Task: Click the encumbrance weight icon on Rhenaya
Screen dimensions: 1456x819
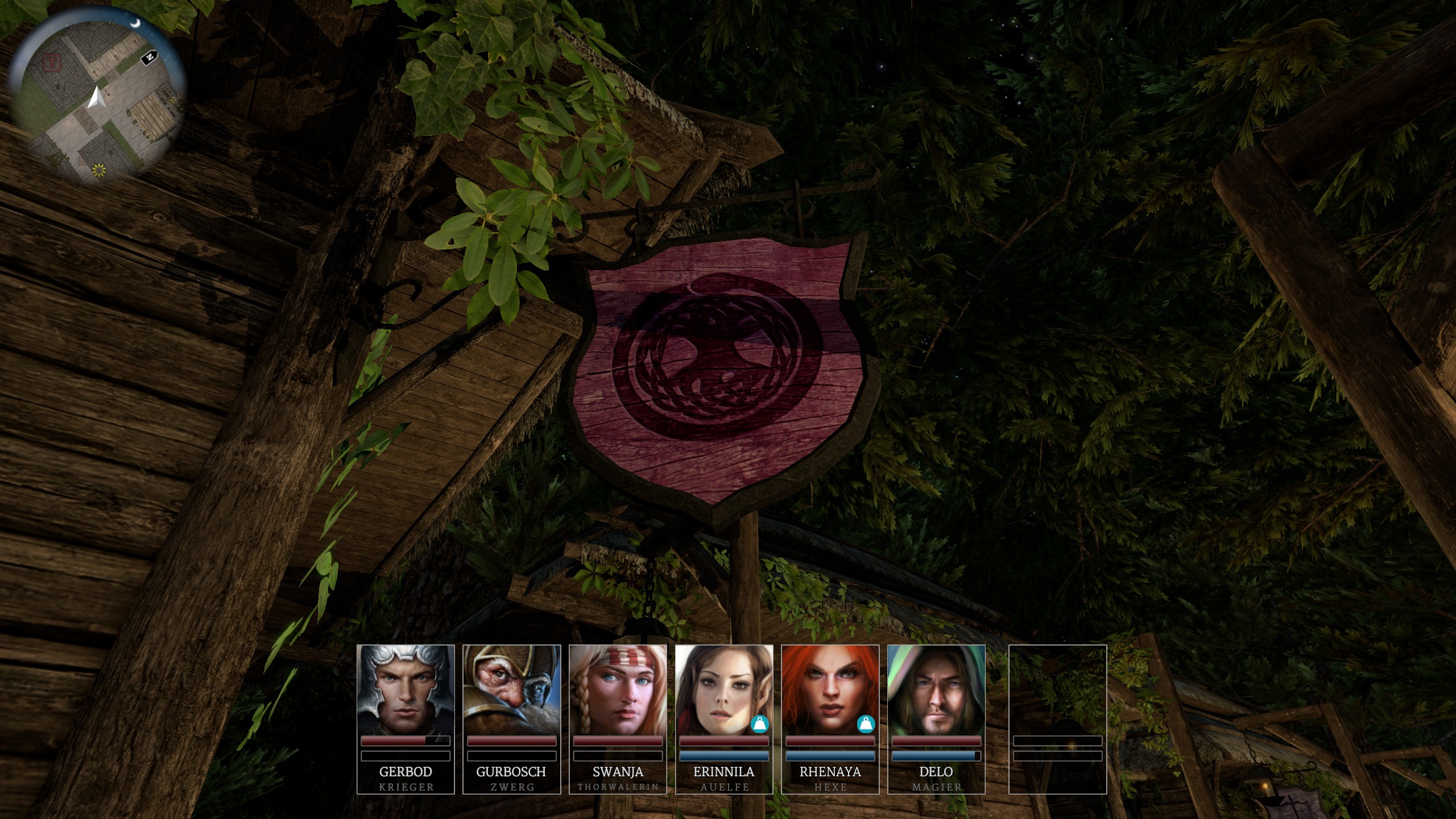Action: 866,724
